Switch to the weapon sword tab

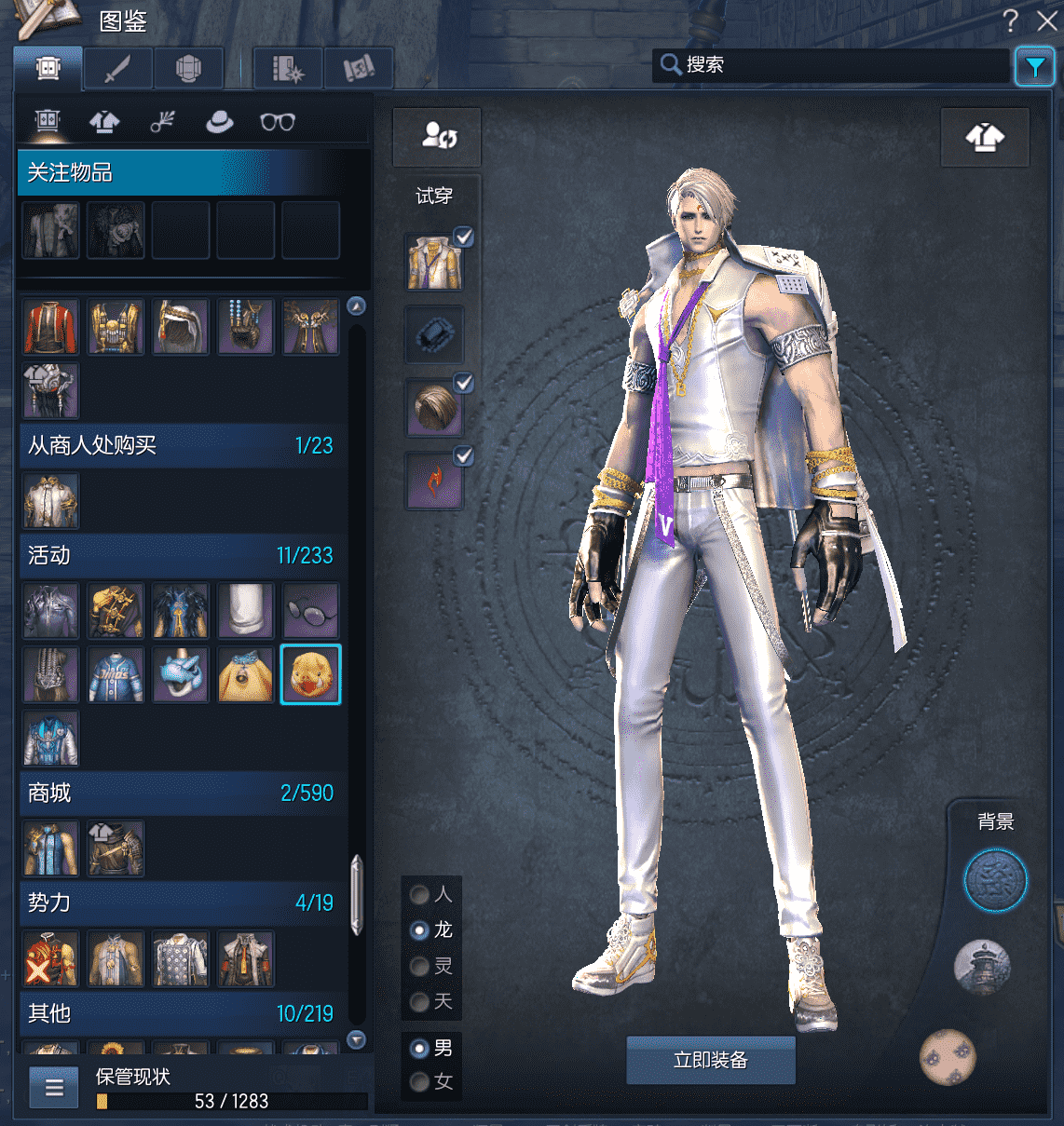118,68
